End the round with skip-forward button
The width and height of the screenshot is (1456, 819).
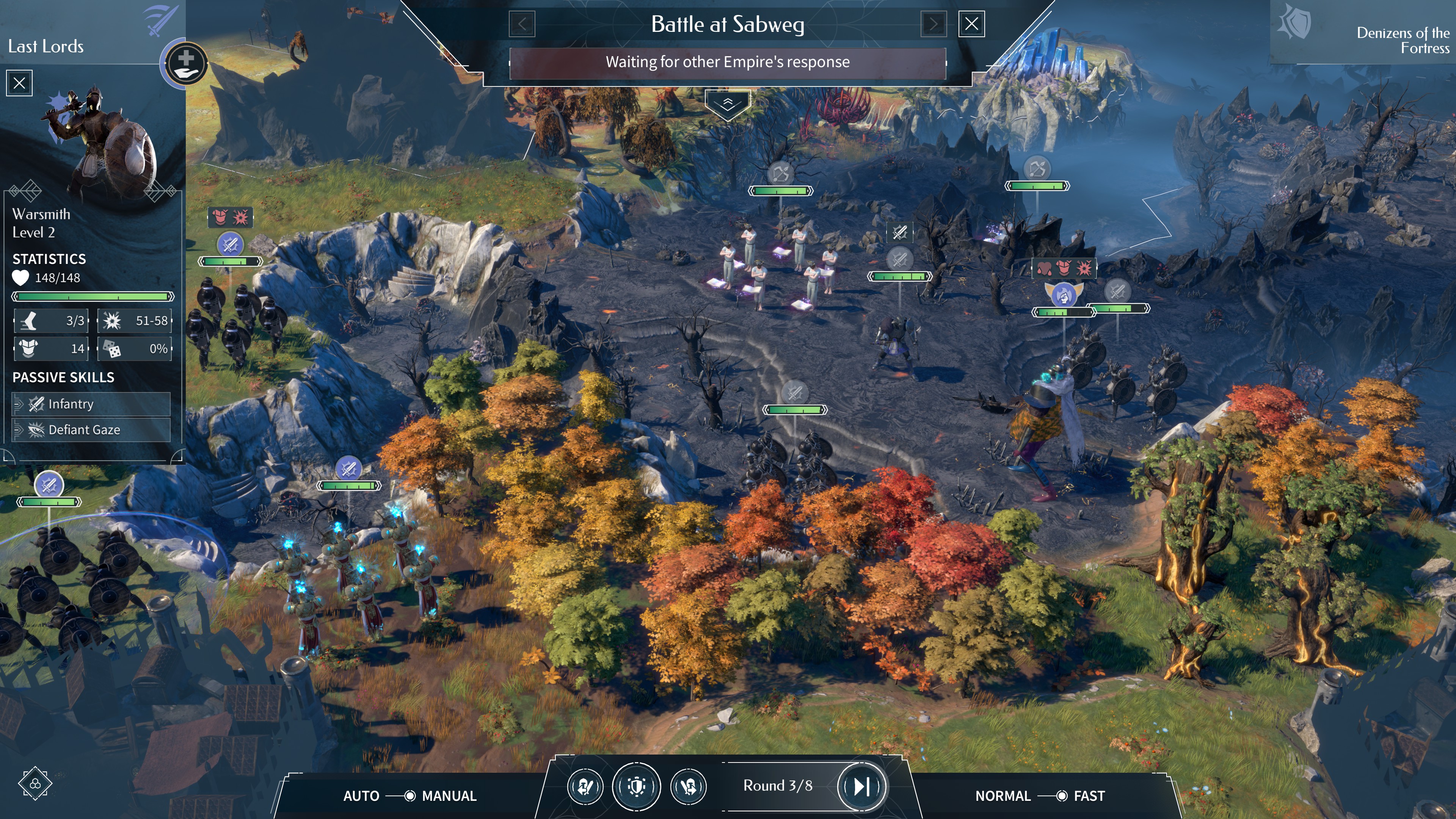pyautogui.click(x=861, y=786)
